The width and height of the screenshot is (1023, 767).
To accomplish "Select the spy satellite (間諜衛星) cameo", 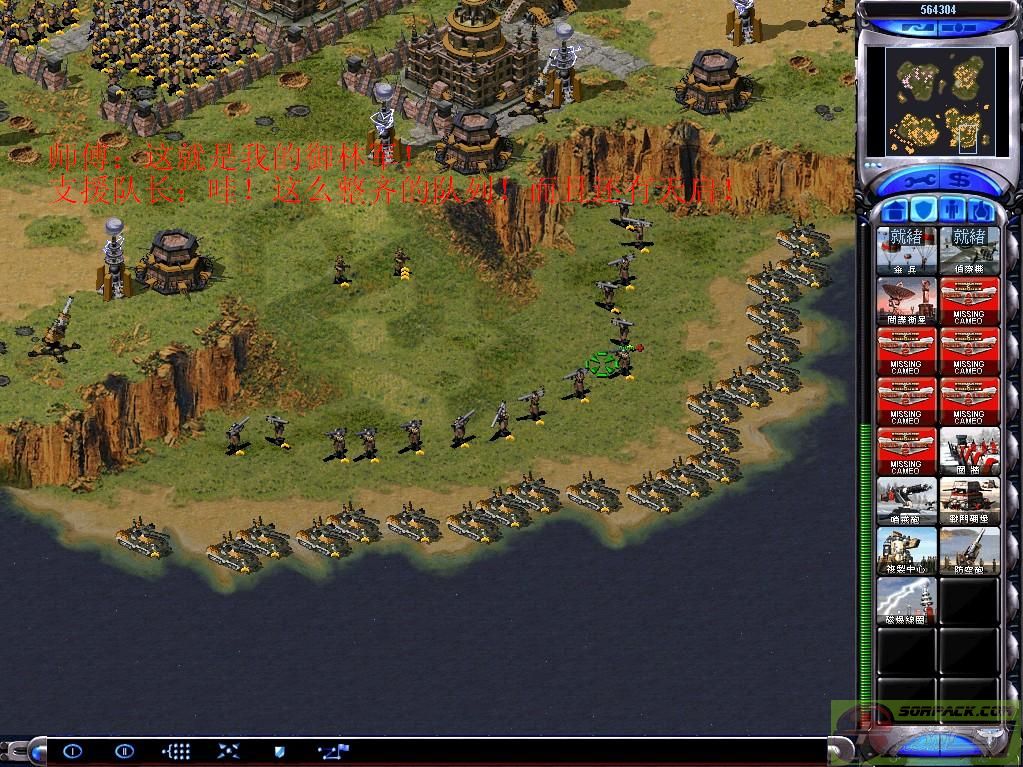I will click(x=907, y=300).
